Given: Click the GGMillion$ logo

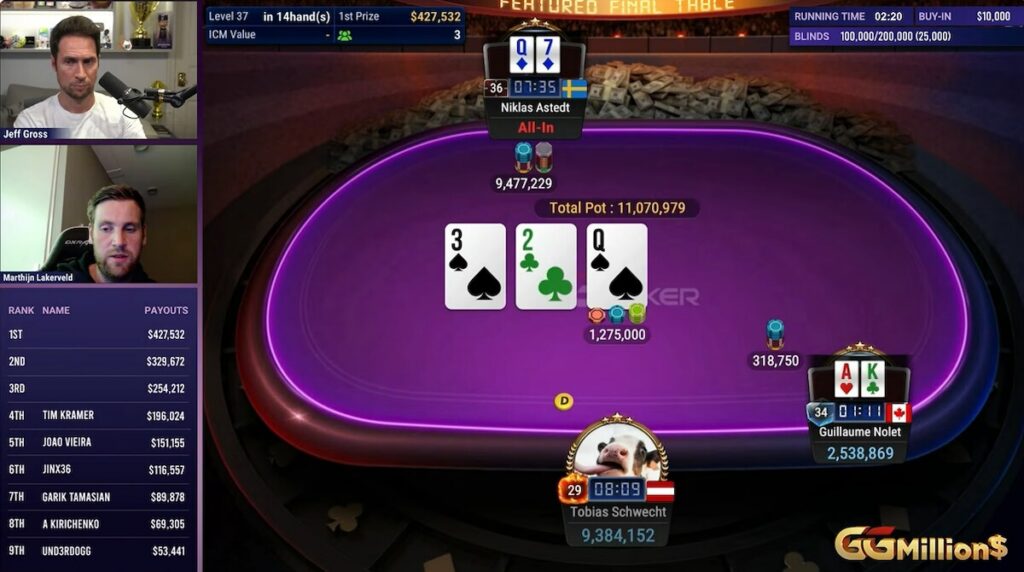Looking at the screenshot, I should pyautogui.click(x=920, y=544).
